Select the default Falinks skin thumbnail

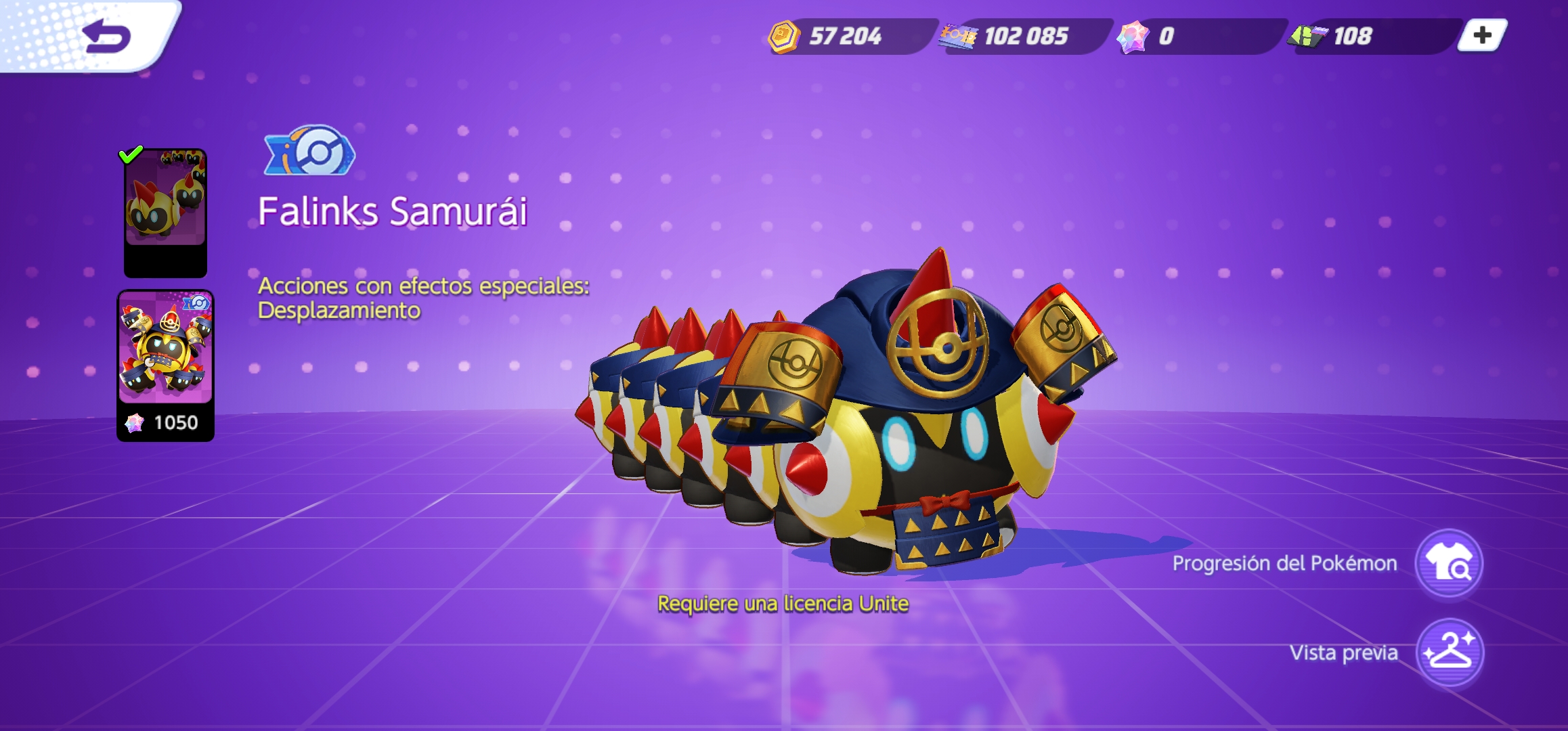coord(165,213)
